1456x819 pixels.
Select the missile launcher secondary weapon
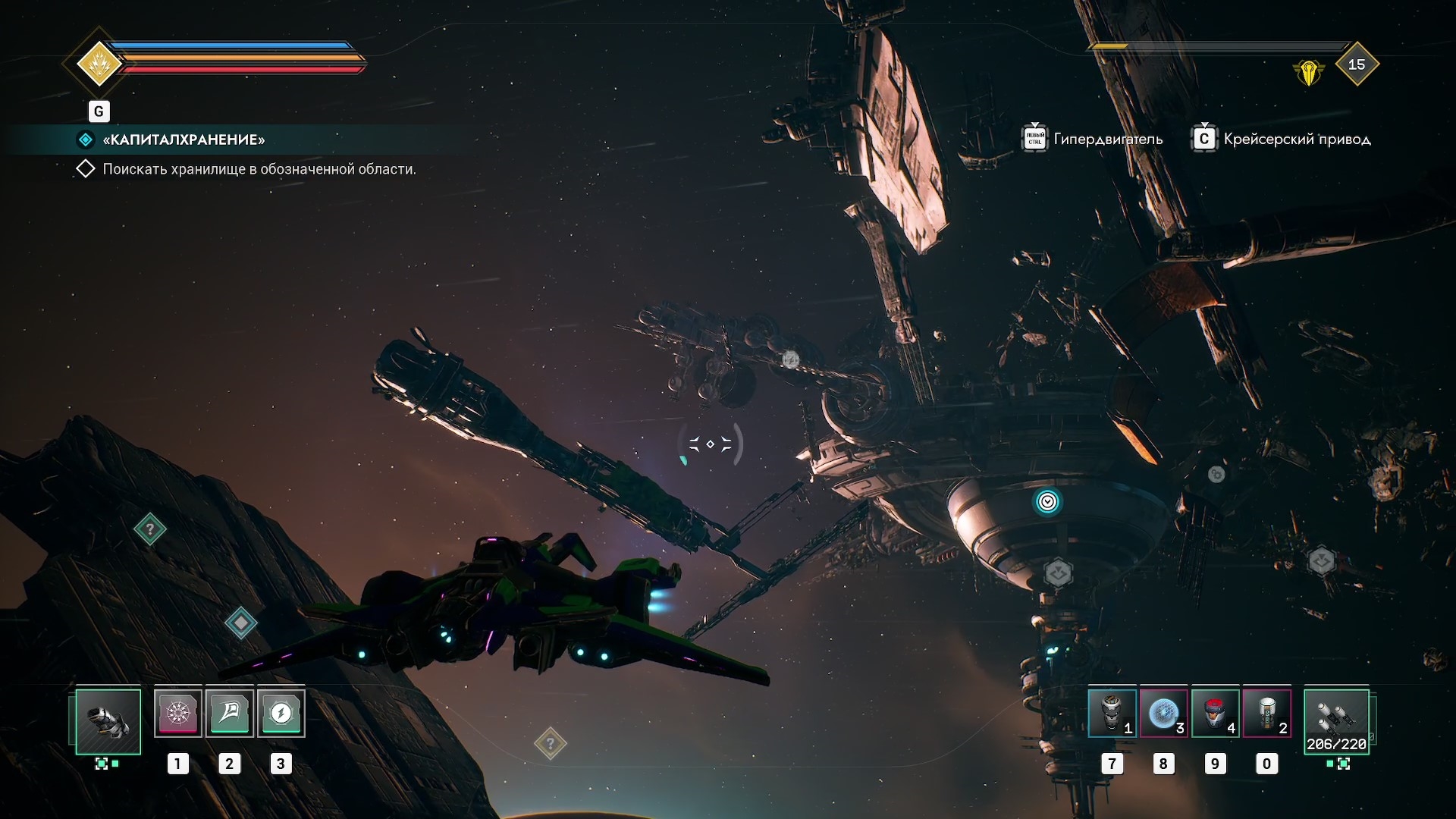[1336, 720]
